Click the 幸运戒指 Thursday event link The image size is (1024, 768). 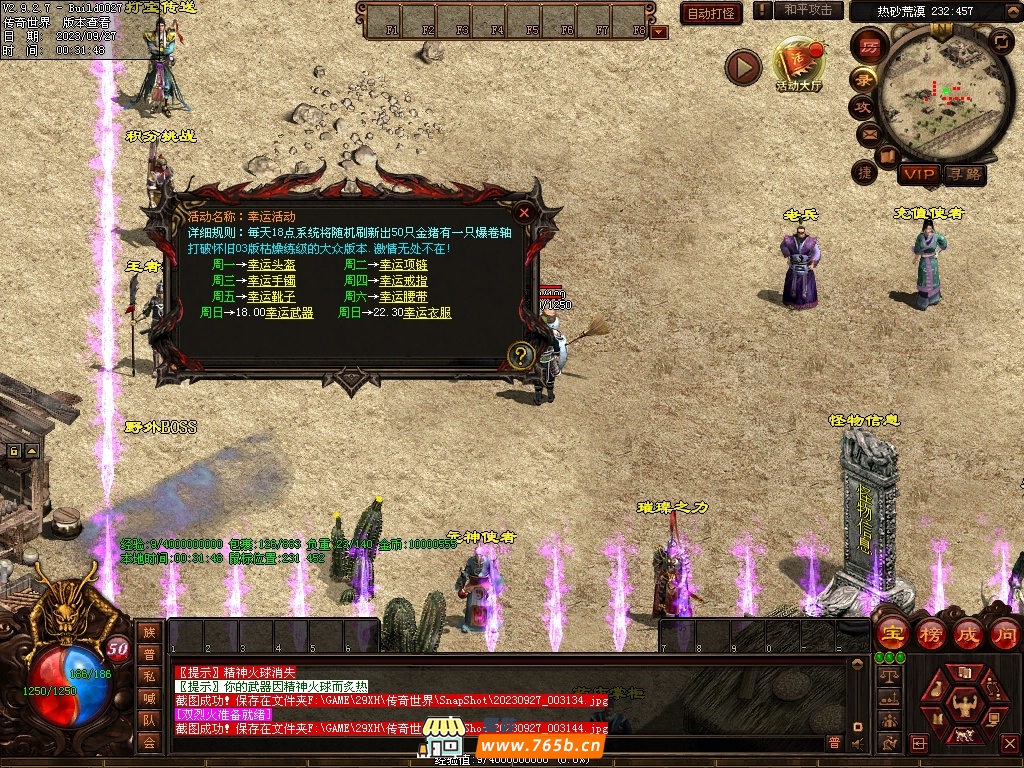pos(403,281)
